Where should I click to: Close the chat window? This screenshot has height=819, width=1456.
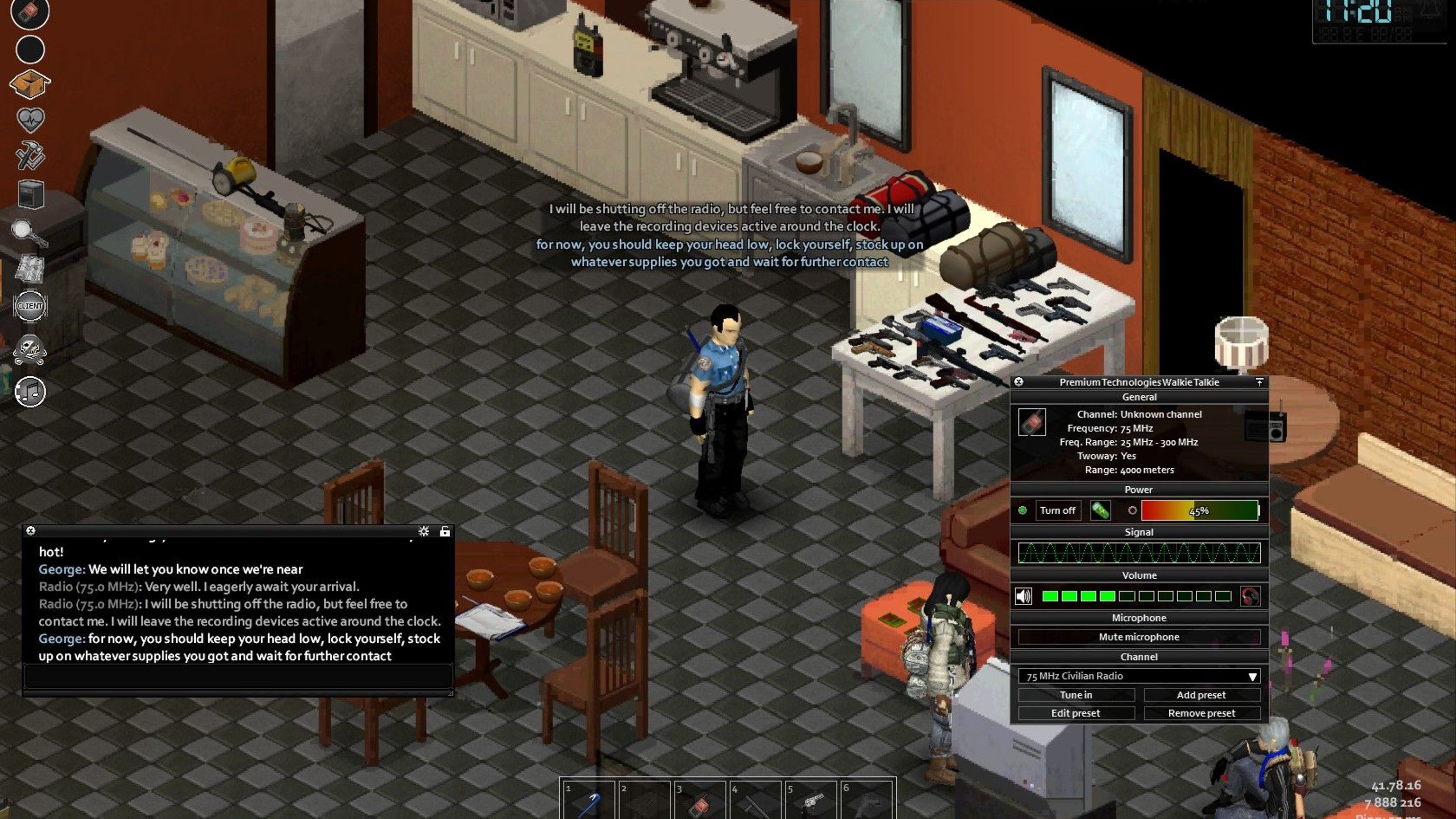31,531
